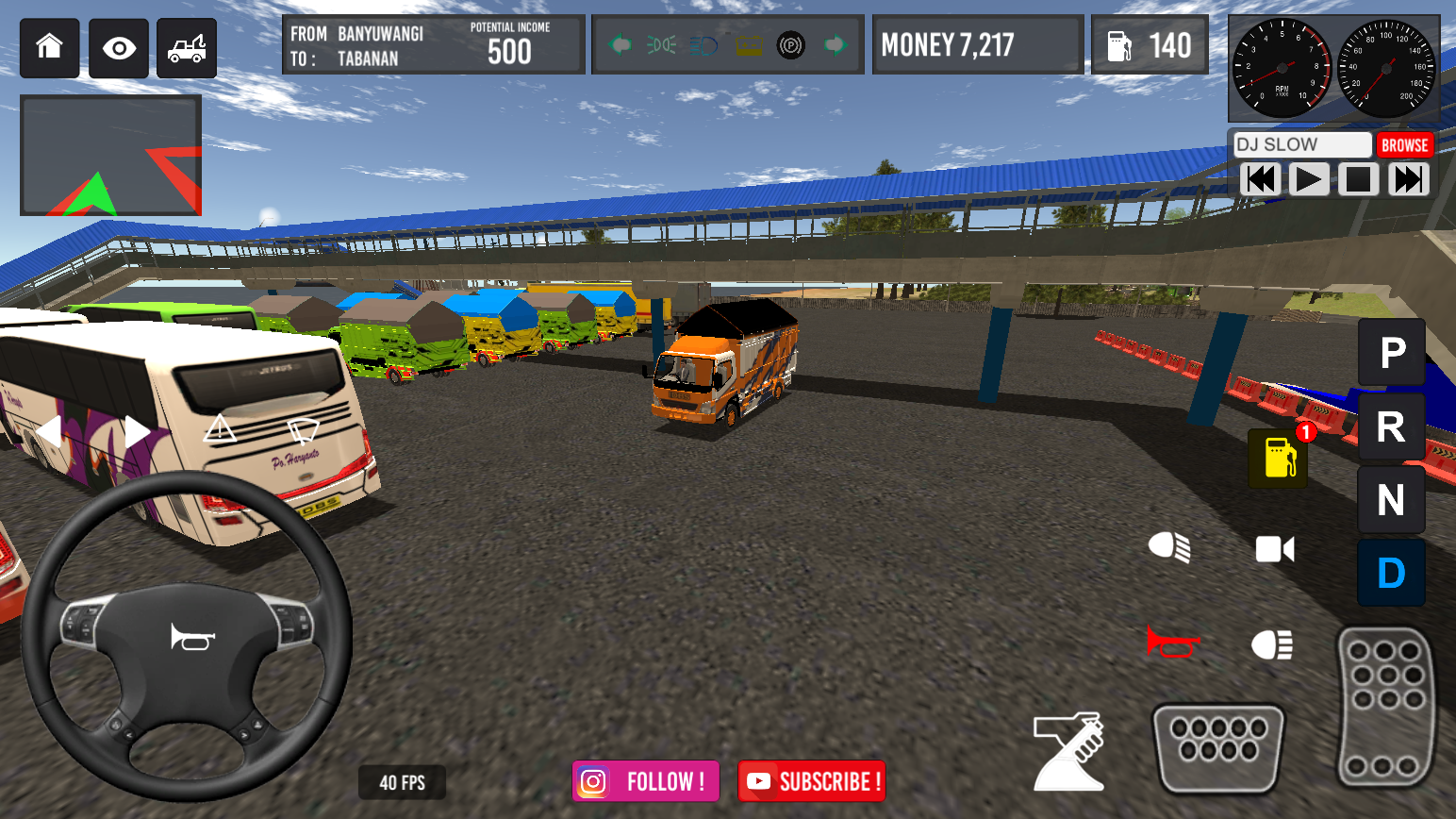Screen dimensions: 1456x819
Task: Tap the video camera recording icon
Action: [x=1275, y=549]
